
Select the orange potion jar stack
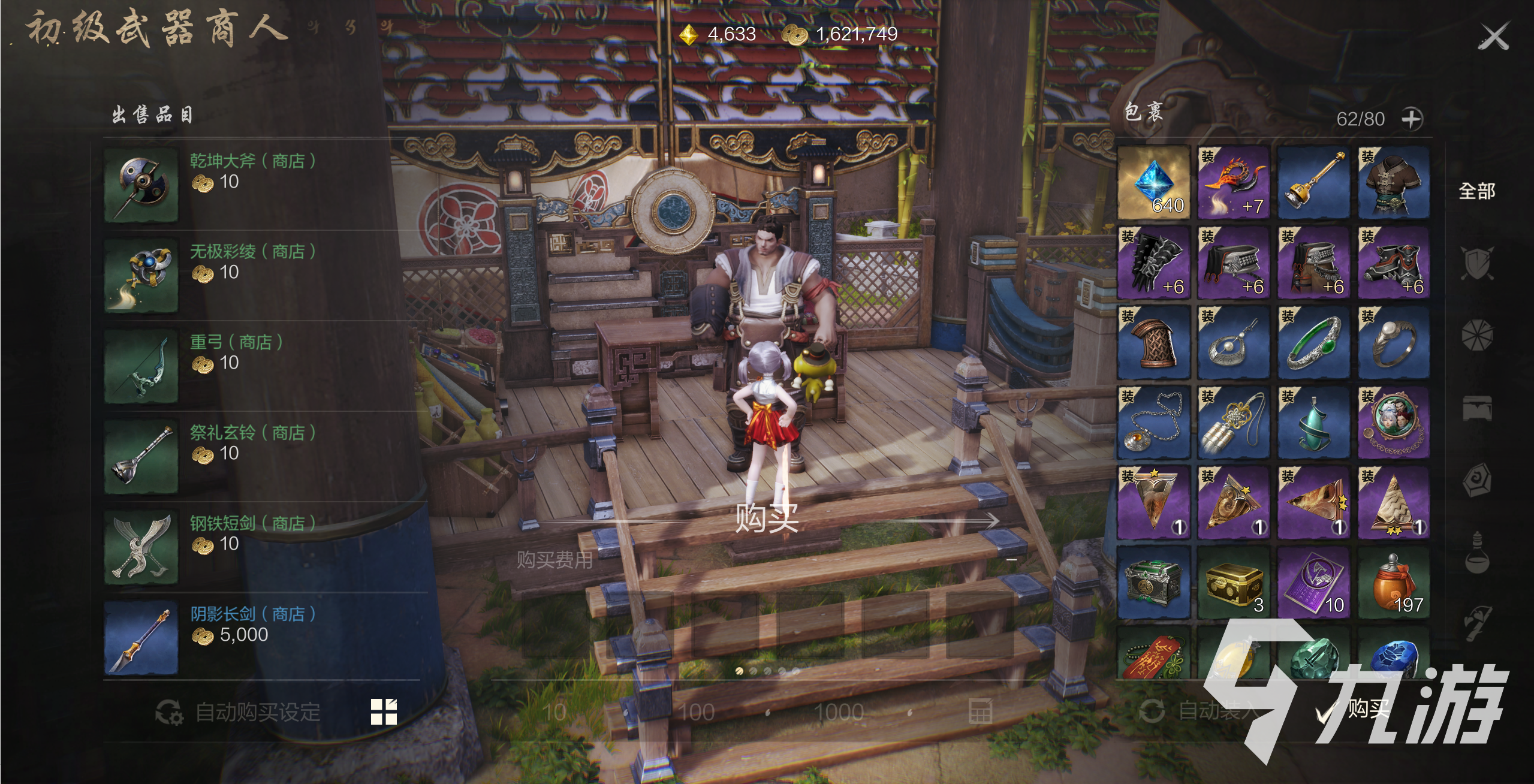[1394, 582]
